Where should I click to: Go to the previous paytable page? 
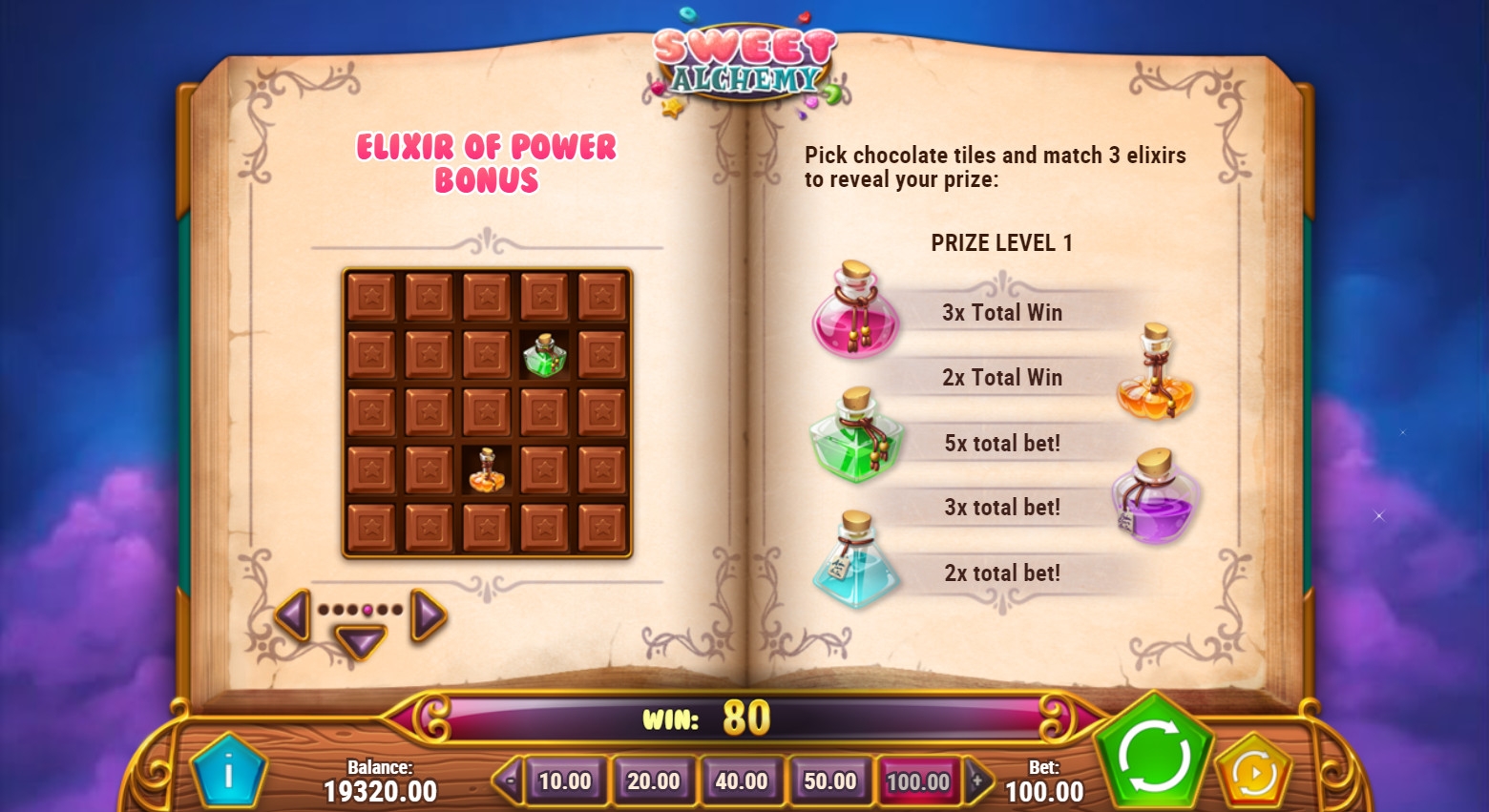click(x=293, y=614)
